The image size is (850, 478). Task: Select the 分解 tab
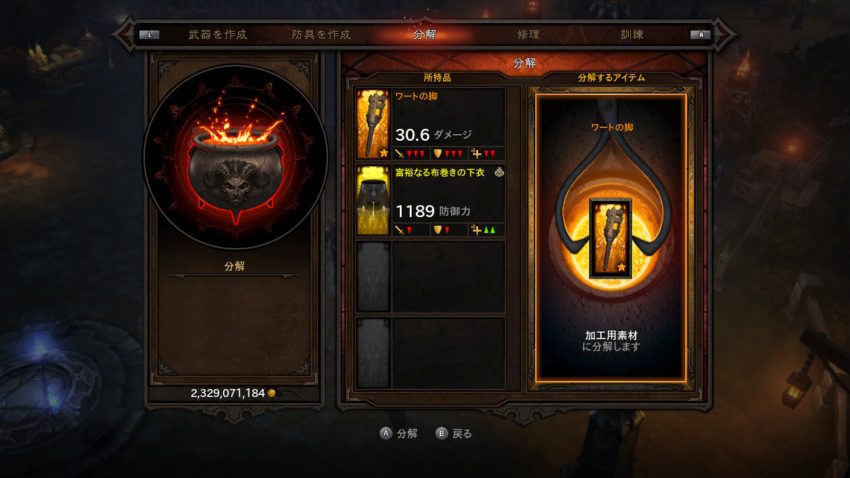point(424,34)
